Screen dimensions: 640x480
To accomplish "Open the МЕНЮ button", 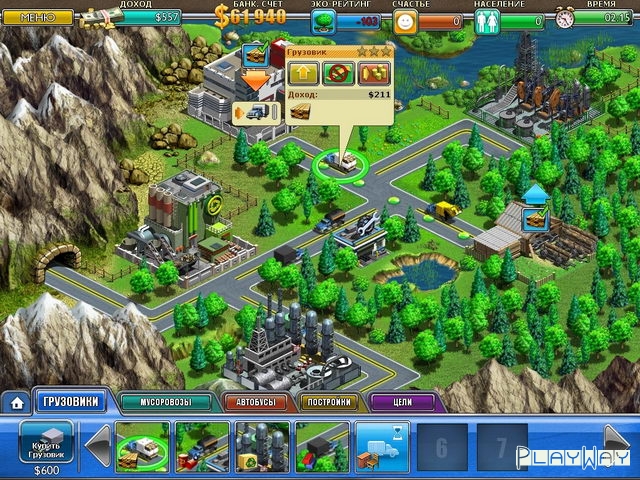I will [x=37, y=17].
